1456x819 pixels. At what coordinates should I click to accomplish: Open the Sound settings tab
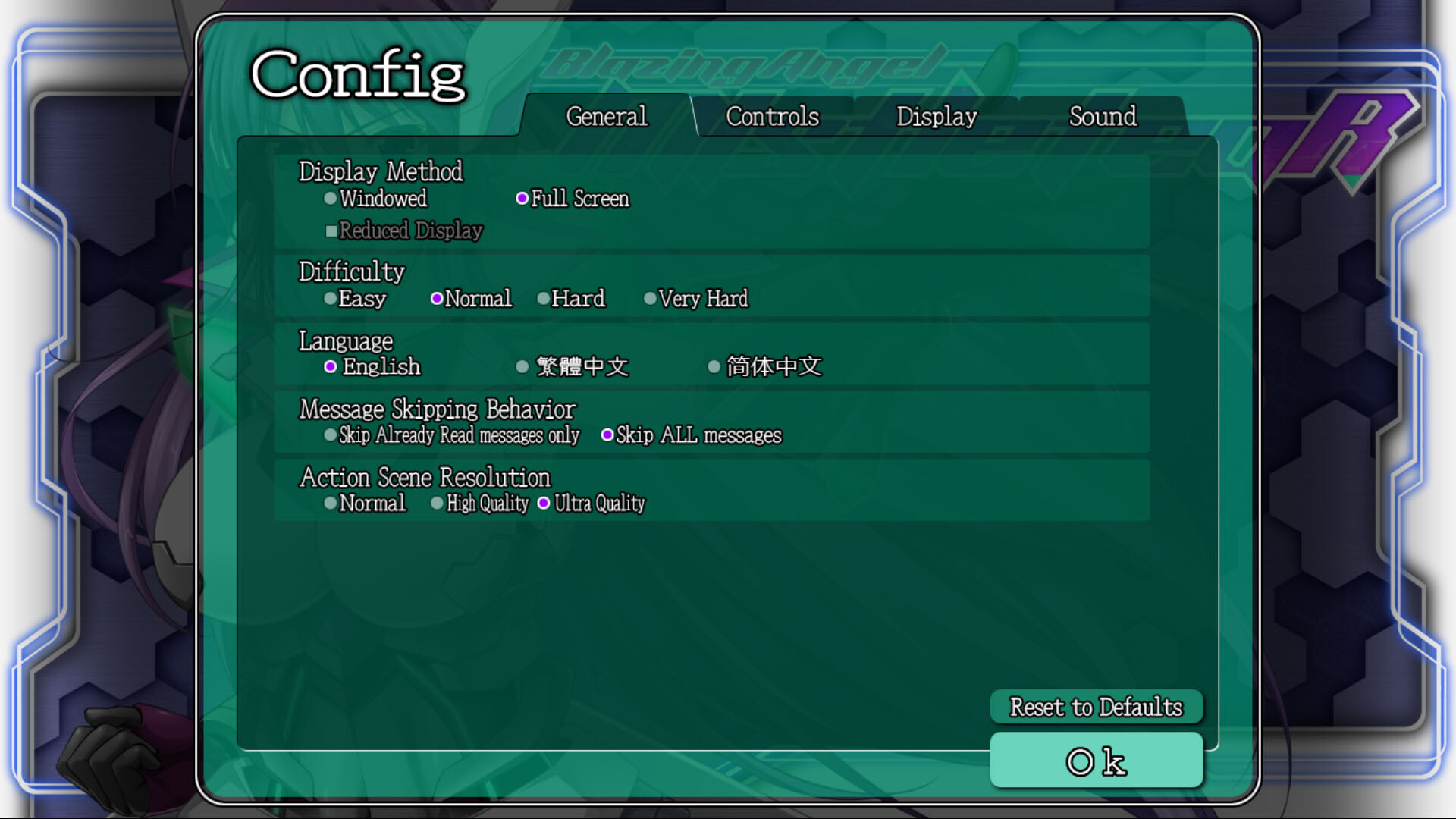(1103, 117)
